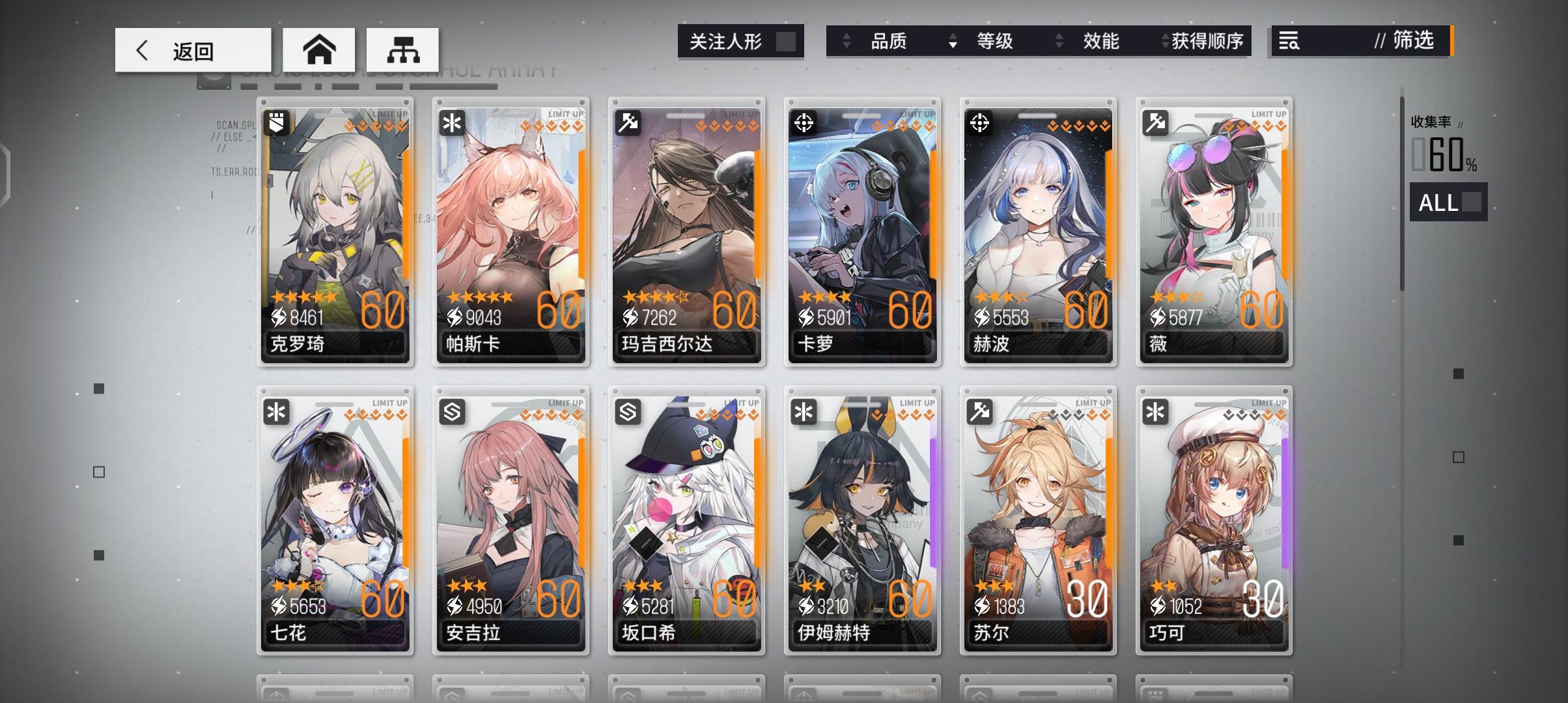Click the home icon in the top bar

point(320,49)
